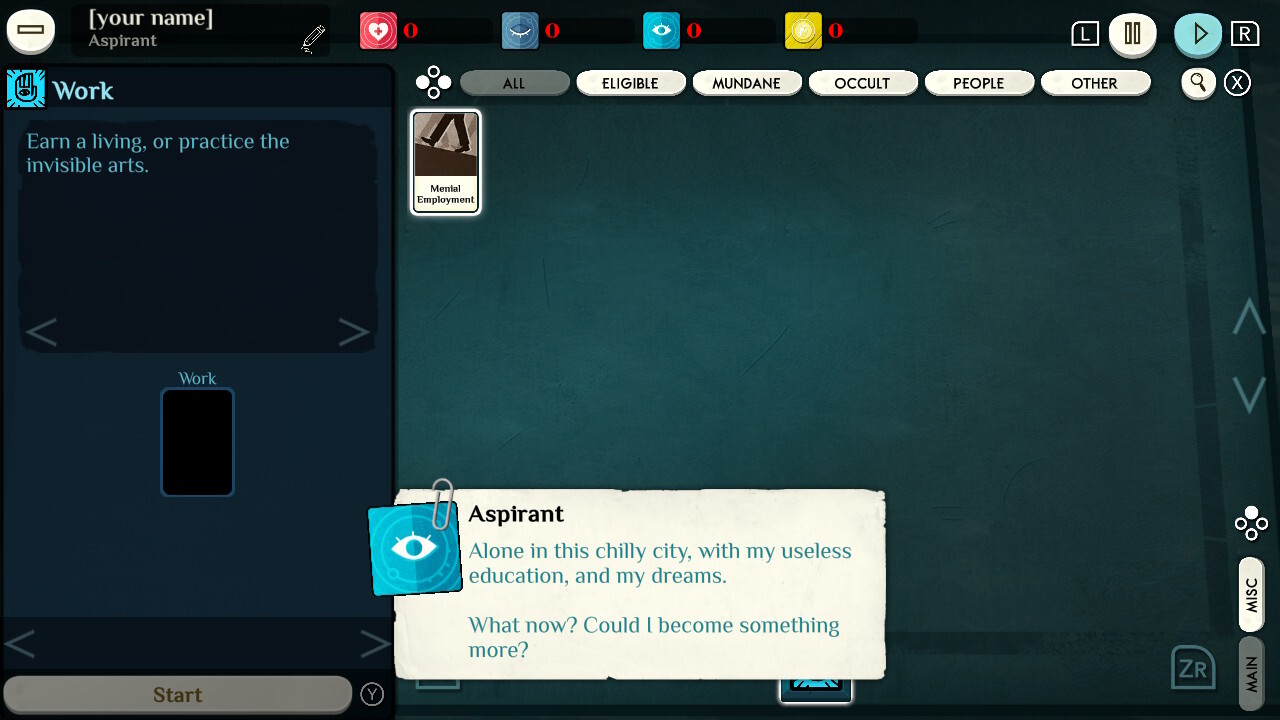Resume time with the play button
The width and height of the screenshot is (1280, 720).
point(1198,33)
